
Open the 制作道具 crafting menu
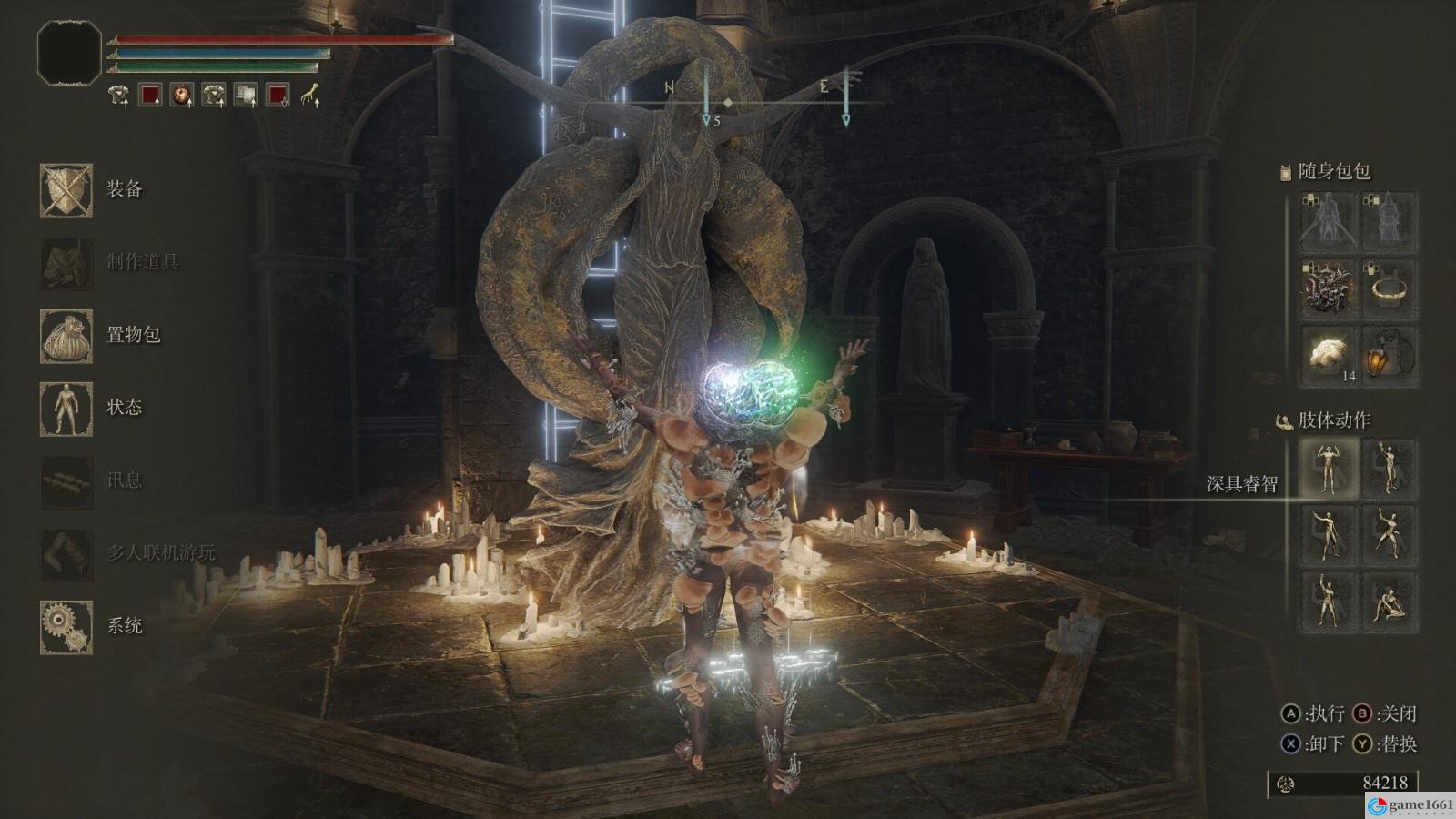[66, 263]
